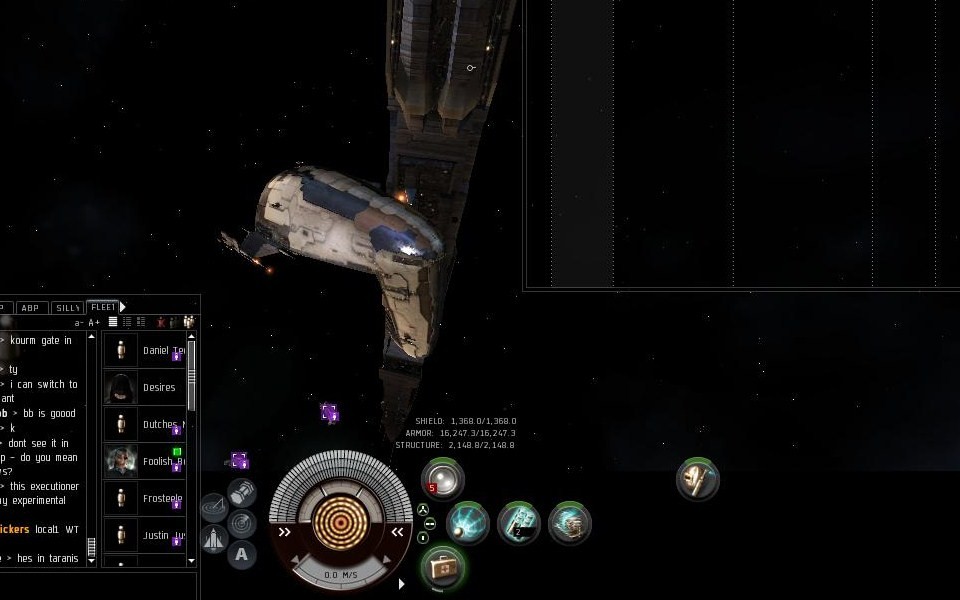Screen dimensions: 960x600
Task: Set full speed with the right speed arrows
Action: 397,532
